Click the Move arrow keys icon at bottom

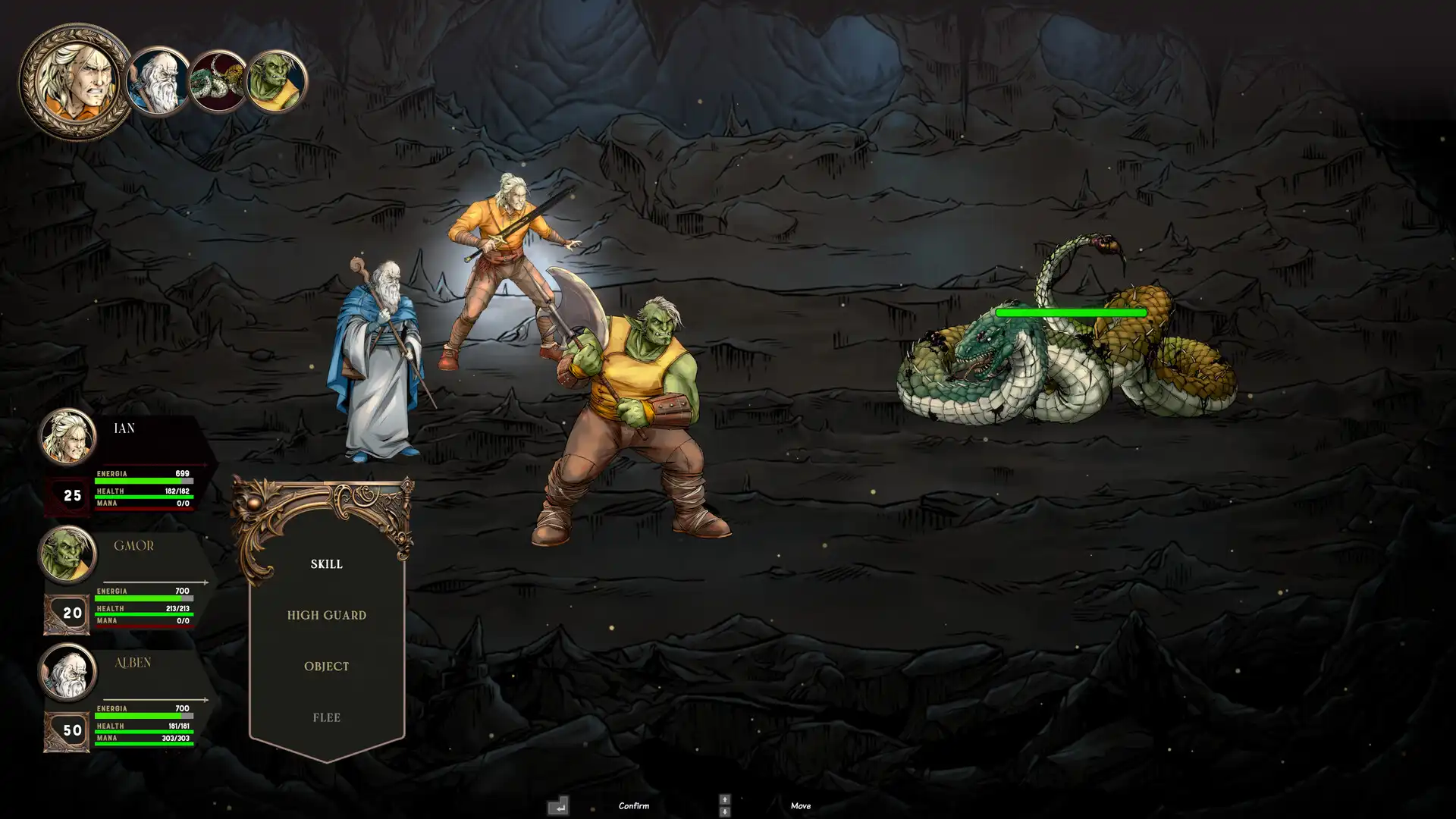(x=723, y=806)
